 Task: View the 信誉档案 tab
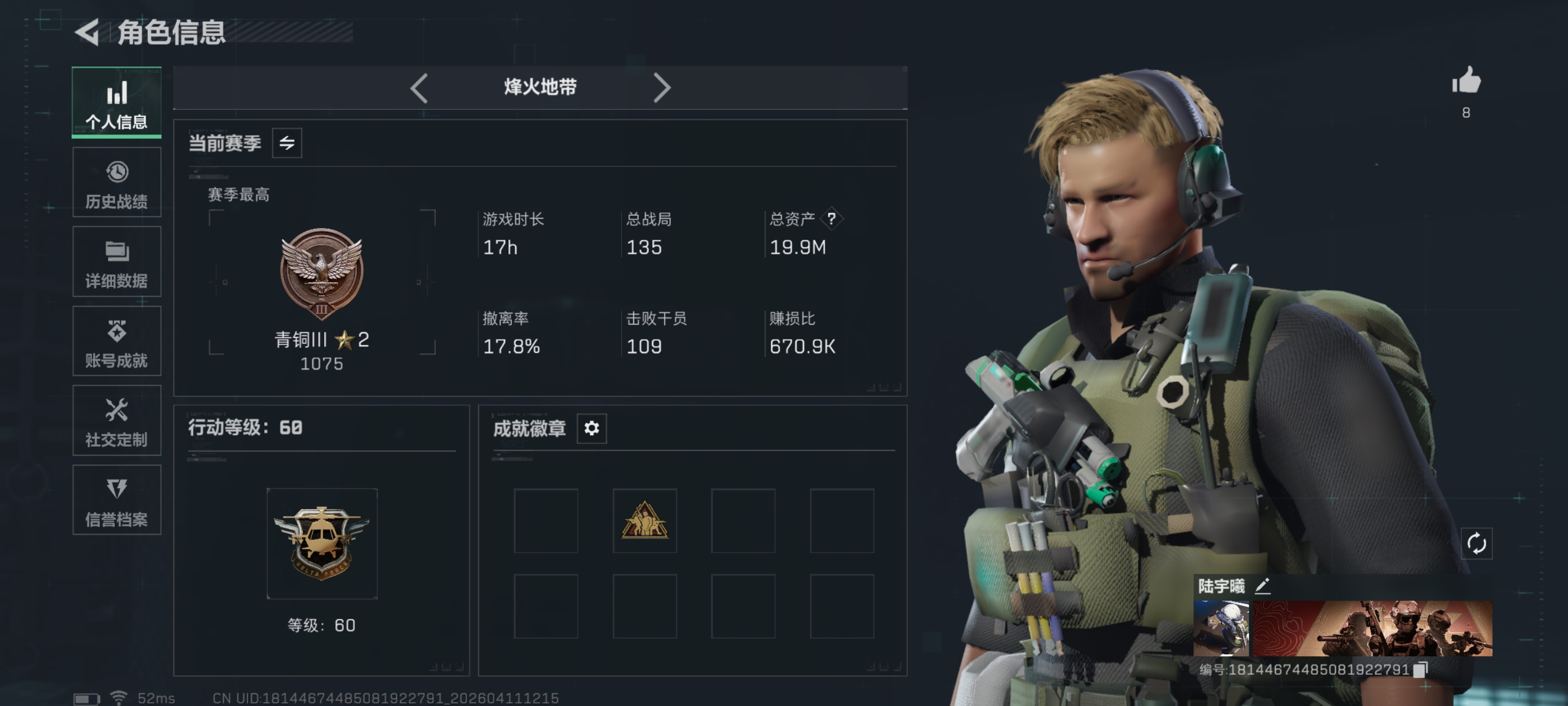[116, 500]
